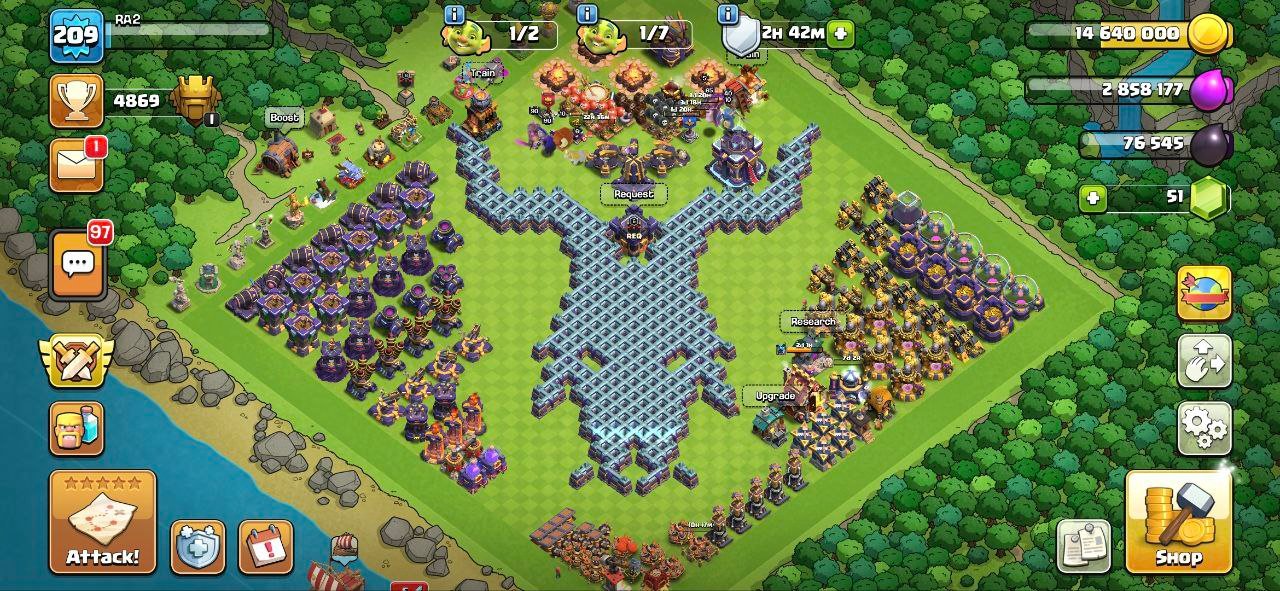Open the events calendar button
Screen dimensions: 1280x591
pyautogui.click(x=266, y=547)
